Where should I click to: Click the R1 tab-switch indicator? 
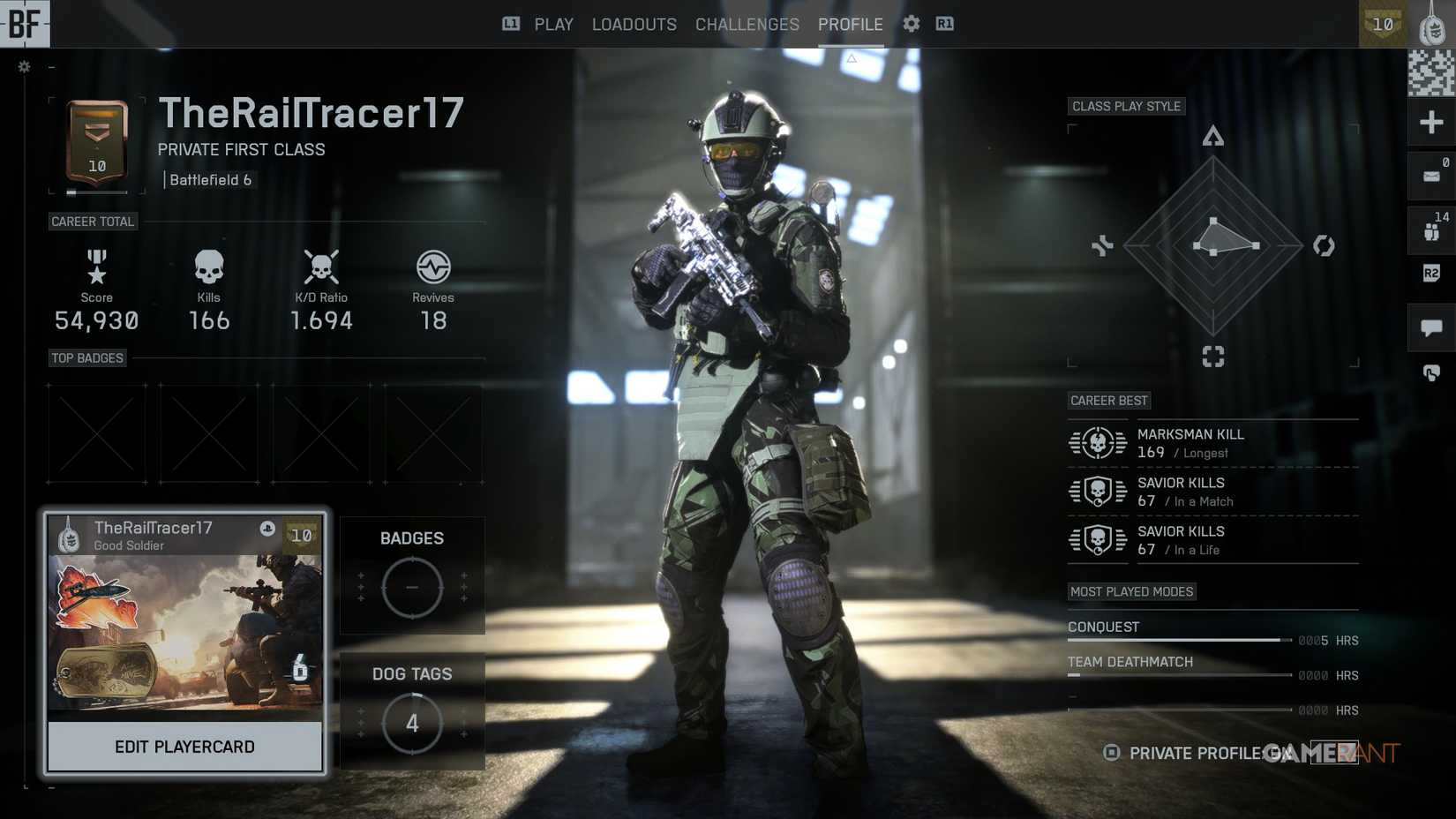[944, 24]
